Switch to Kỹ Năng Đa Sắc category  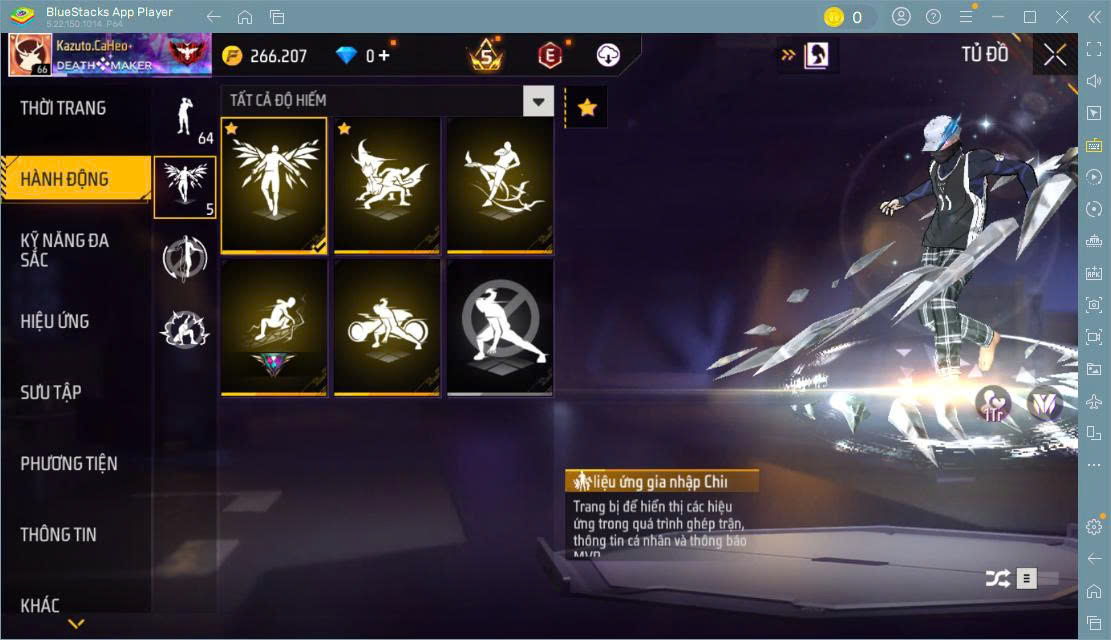pyautogui.click(x=65, y=250)
